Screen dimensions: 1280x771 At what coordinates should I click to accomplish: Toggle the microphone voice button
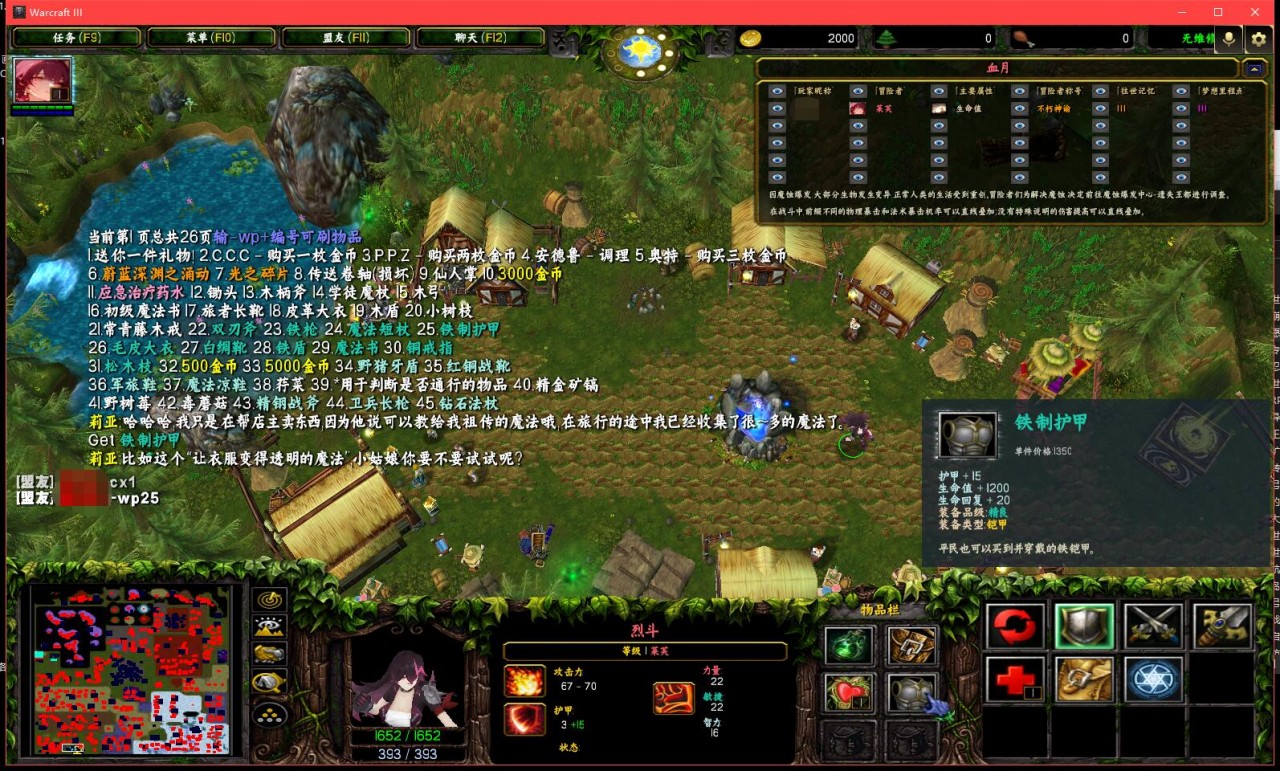(x=1229, y=39)
